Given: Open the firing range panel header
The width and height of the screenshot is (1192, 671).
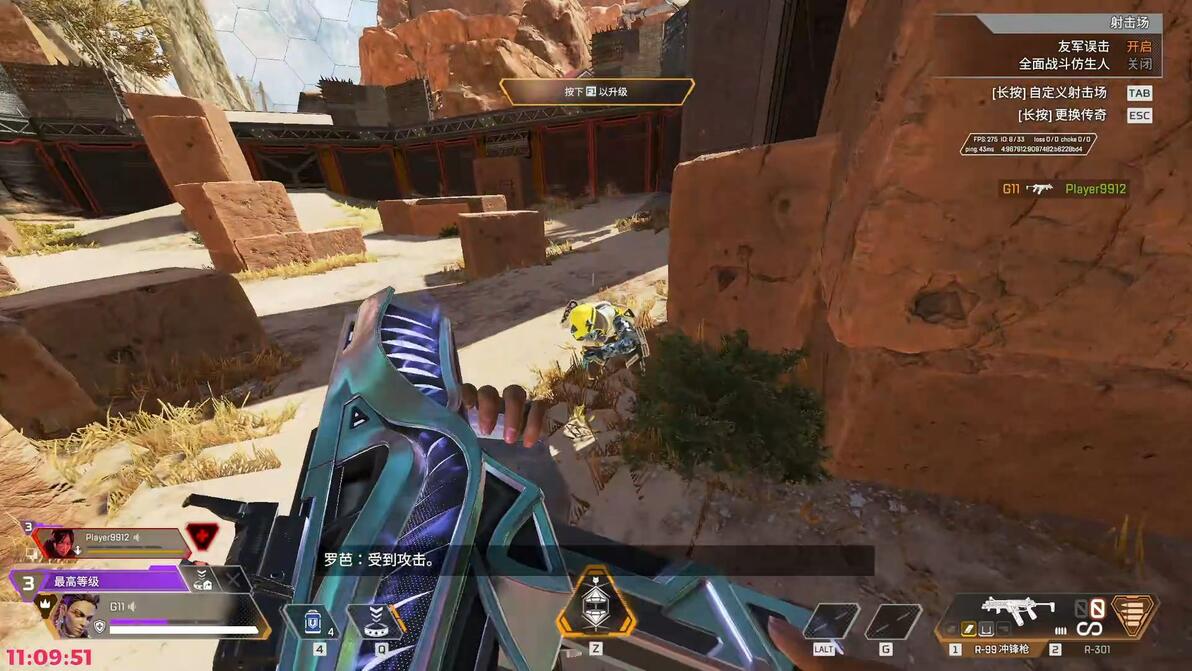Looking at the screenshot, I should point(1048,23).
